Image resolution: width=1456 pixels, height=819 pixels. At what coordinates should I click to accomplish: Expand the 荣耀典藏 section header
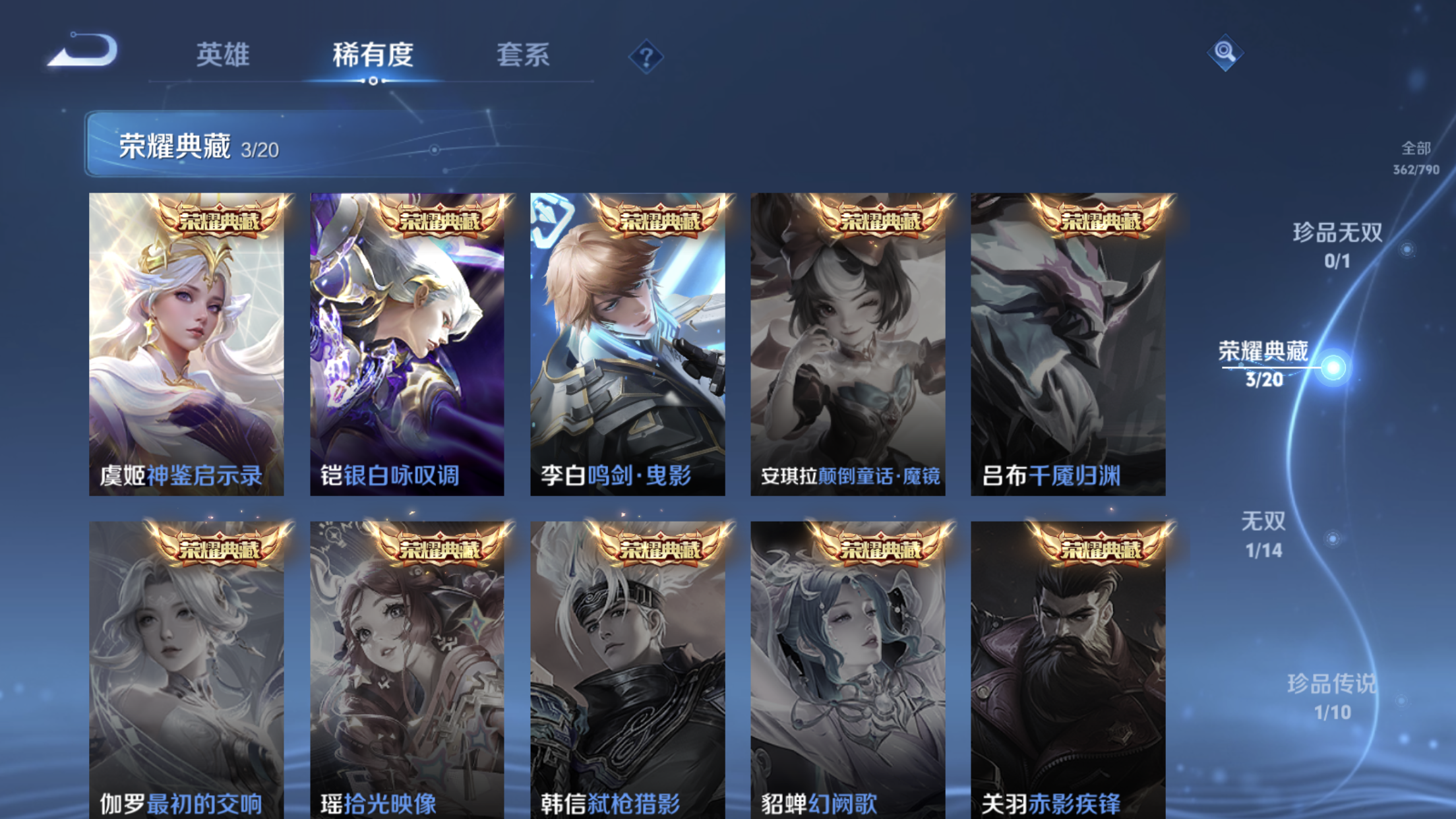click(x=174, y=148)
